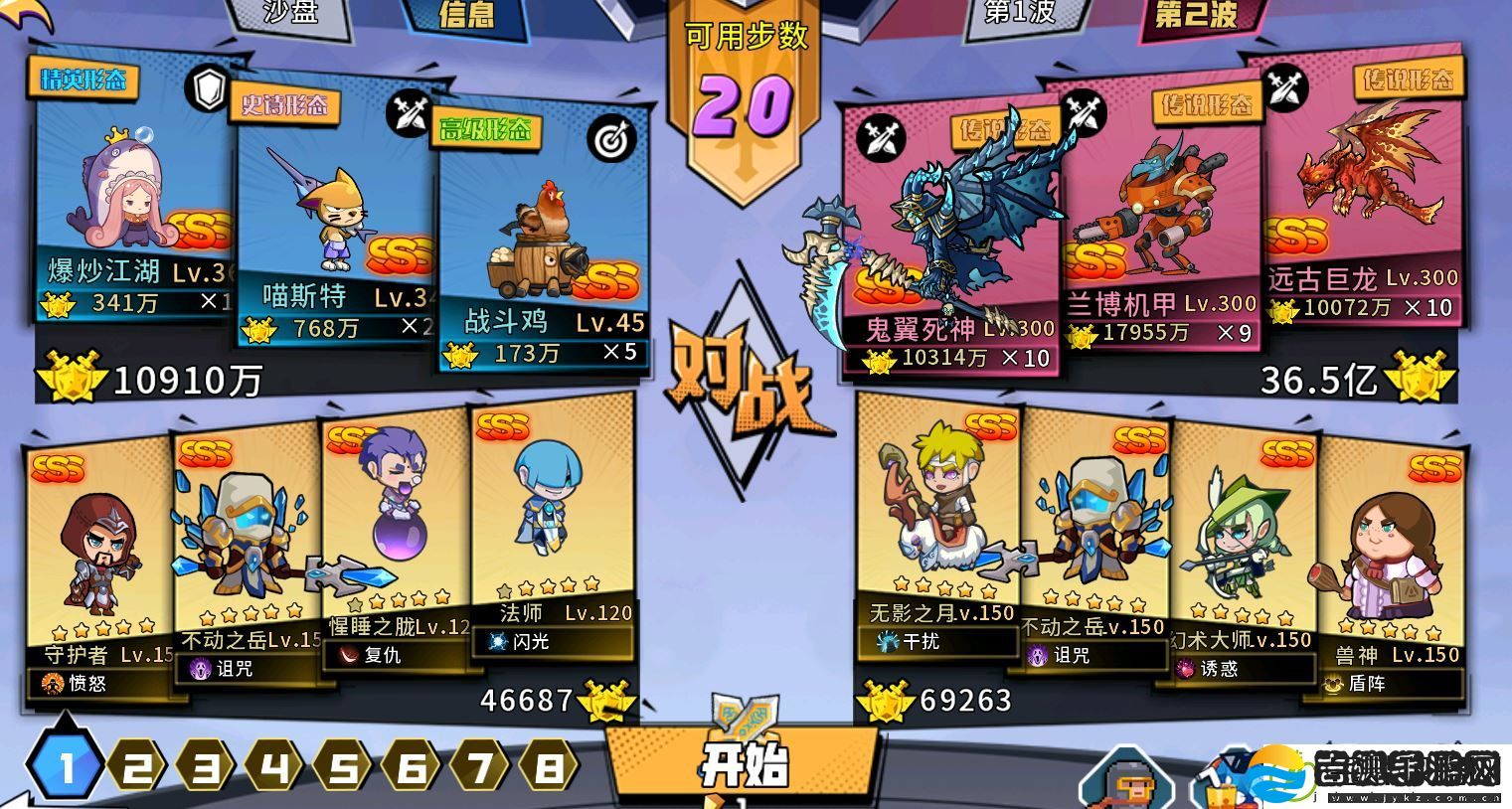Select the 盾阵 skill icon on 兽神 card
This screenshot has width=1512, height=809.
point(1334,684)
